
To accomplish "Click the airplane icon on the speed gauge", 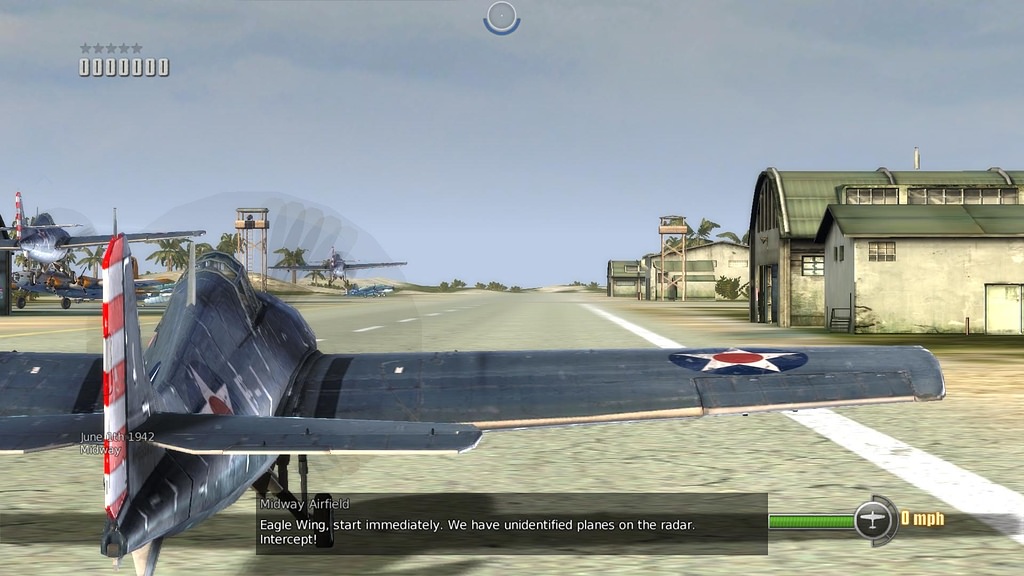I will 874,520.
